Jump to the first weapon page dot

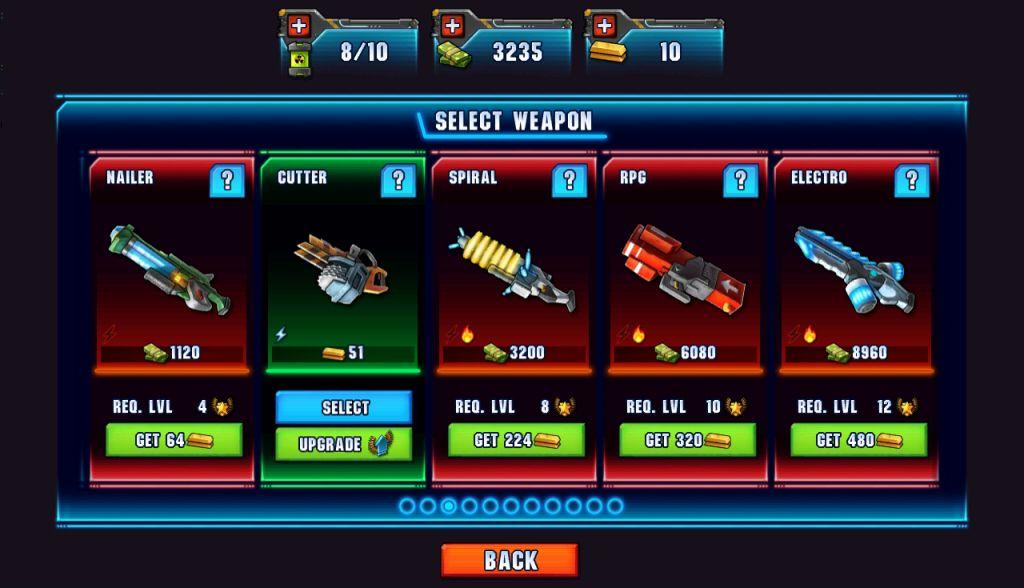click(x=407, y=506)
